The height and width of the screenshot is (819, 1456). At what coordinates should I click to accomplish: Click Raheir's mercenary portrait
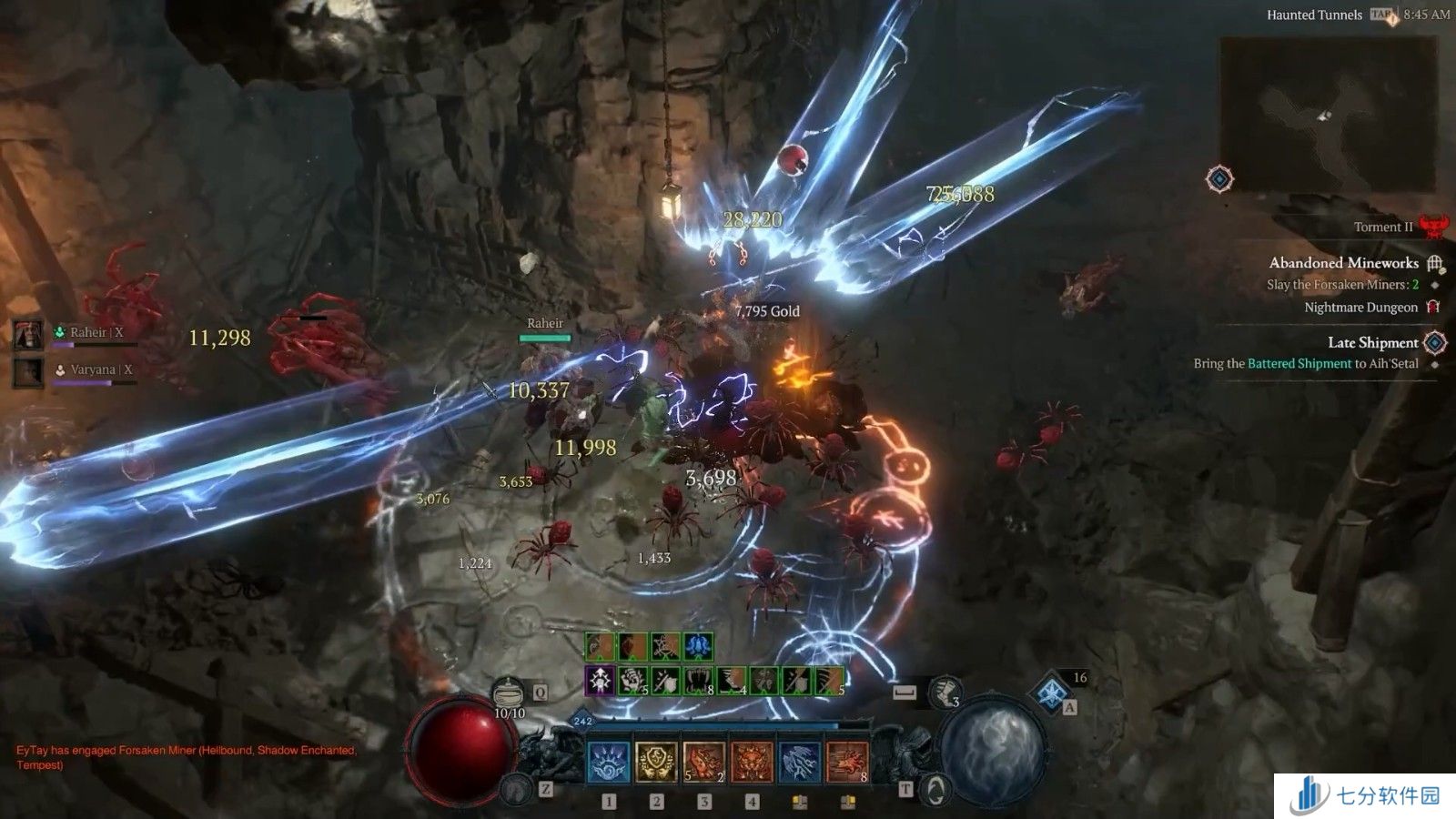click(28, 334)
